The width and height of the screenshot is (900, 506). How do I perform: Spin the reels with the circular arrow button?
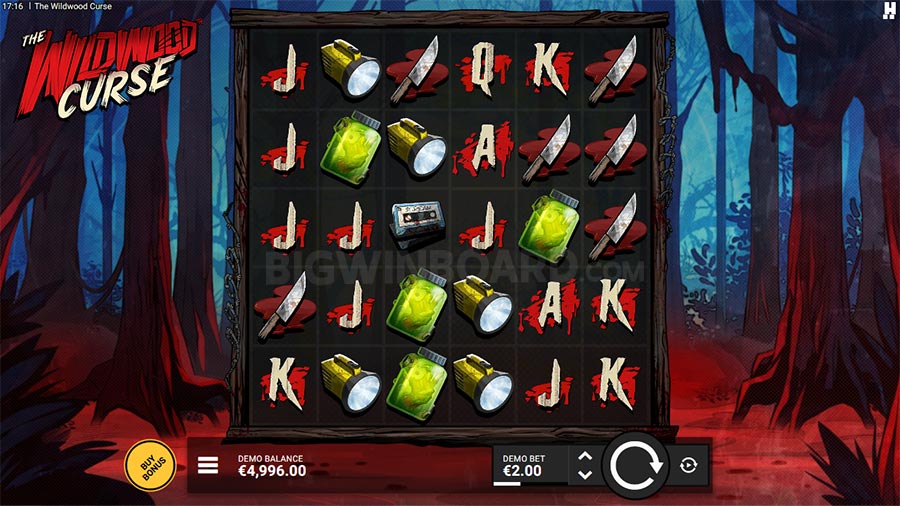635,466
